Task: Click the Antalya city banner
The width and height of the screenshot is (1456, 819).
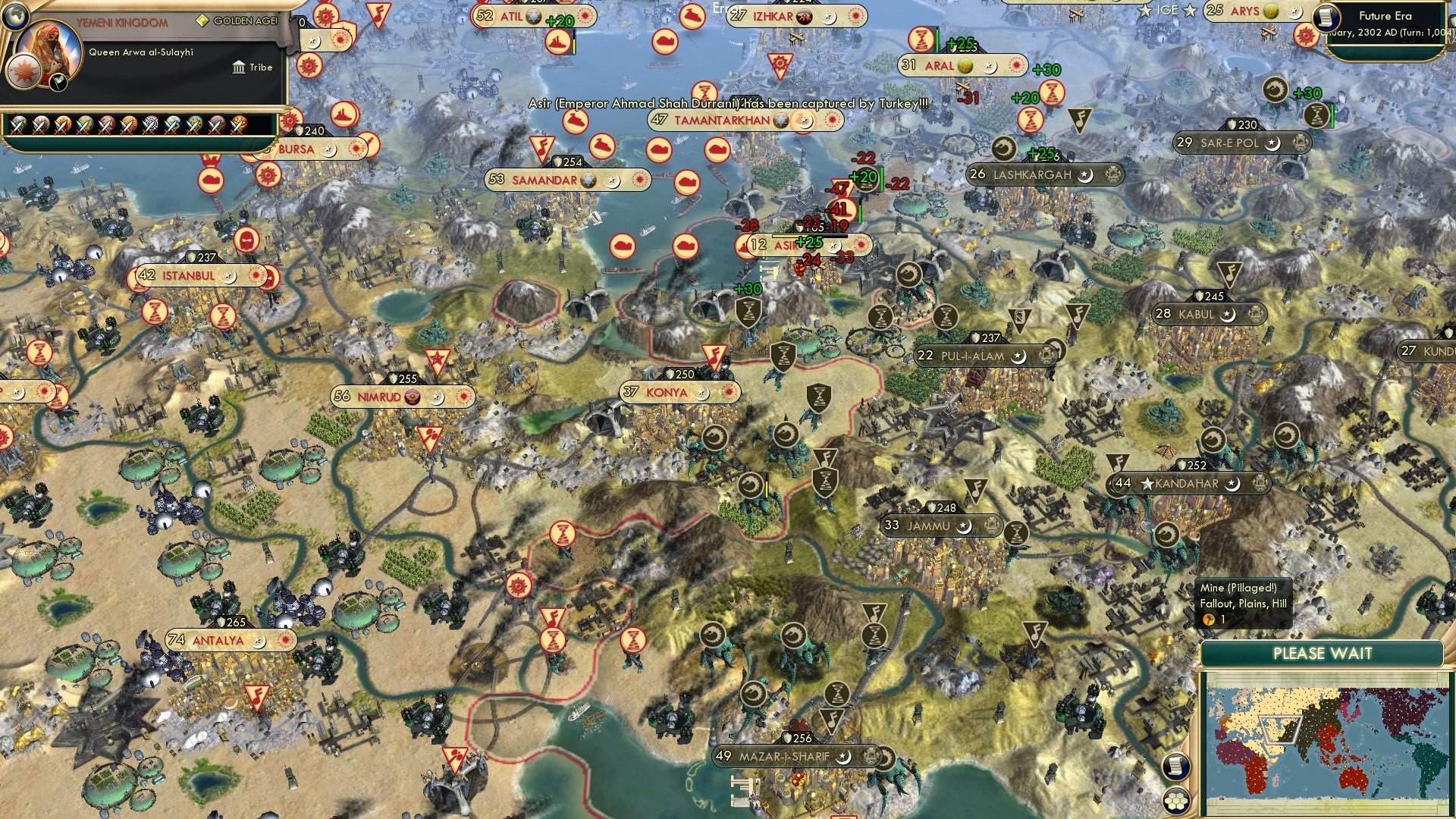Action: click(x=220, y=640)
